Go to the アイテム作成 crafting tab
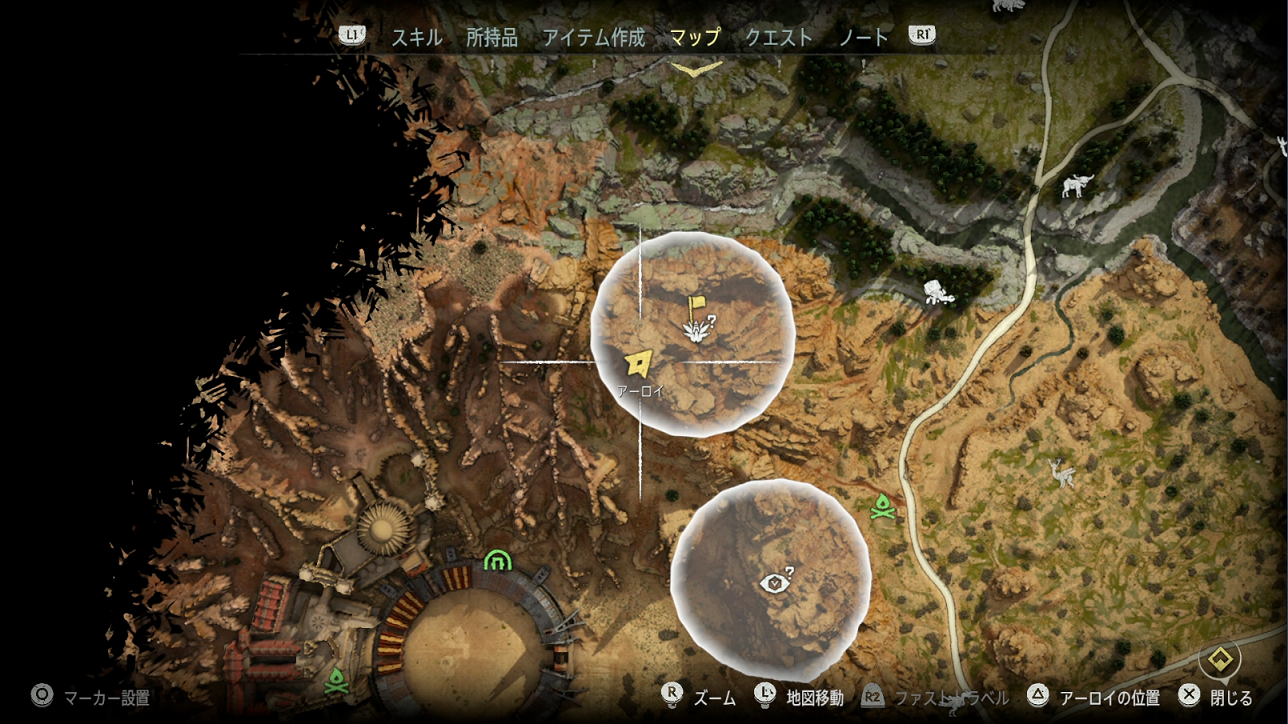This screenshot has height=724, width=1288. point(594,38)
